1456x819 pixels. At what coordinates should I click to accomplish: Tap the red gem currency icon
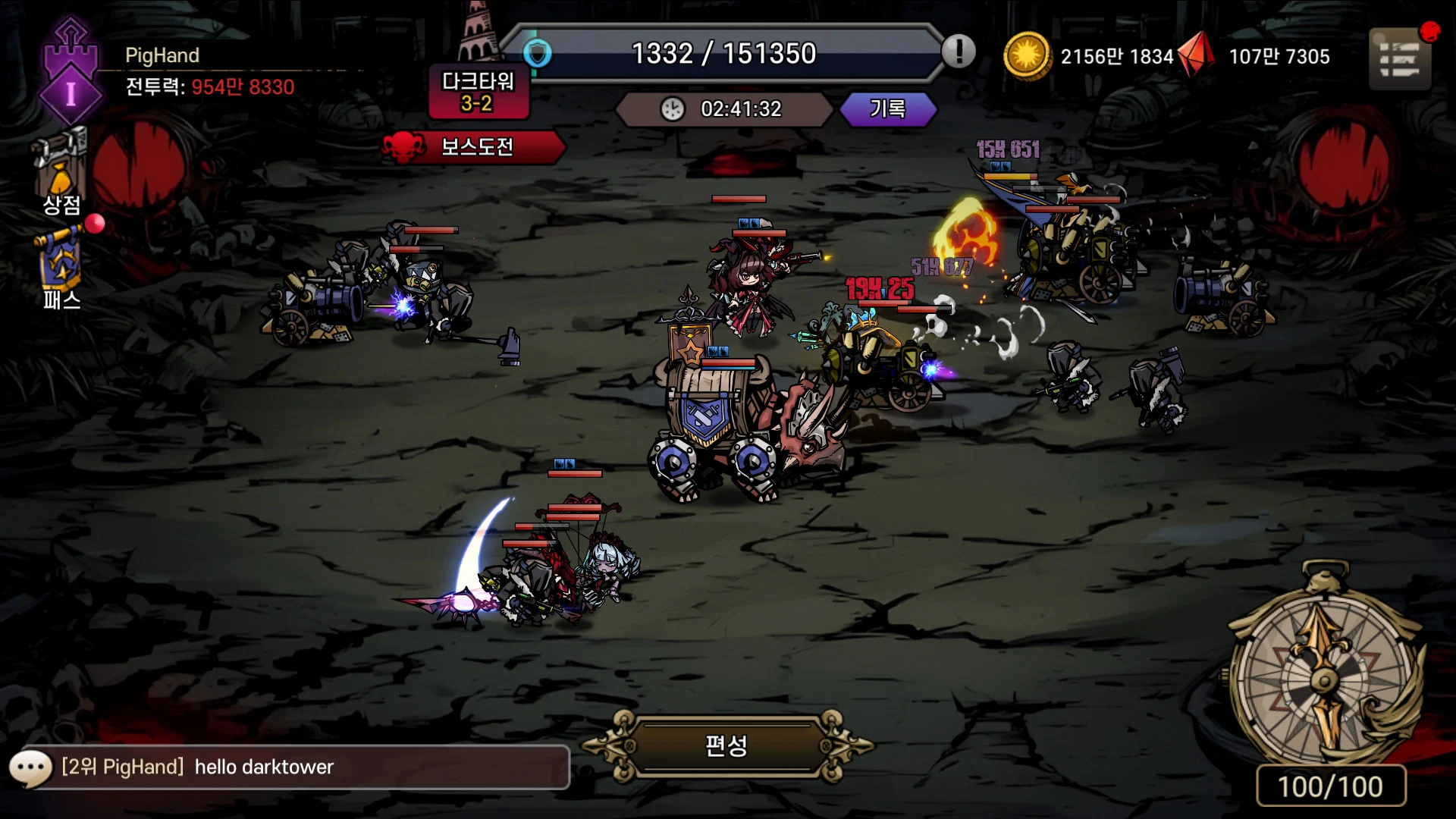(x=1198, y=55)
